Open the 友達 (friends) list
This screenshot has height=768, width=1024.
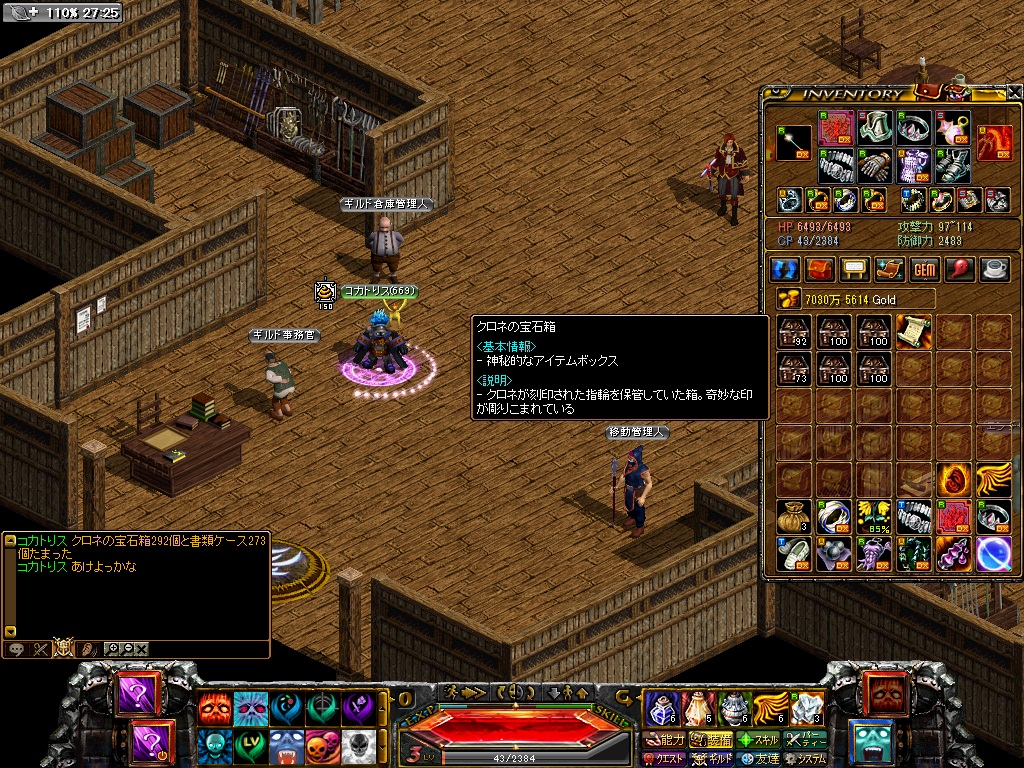758,759
